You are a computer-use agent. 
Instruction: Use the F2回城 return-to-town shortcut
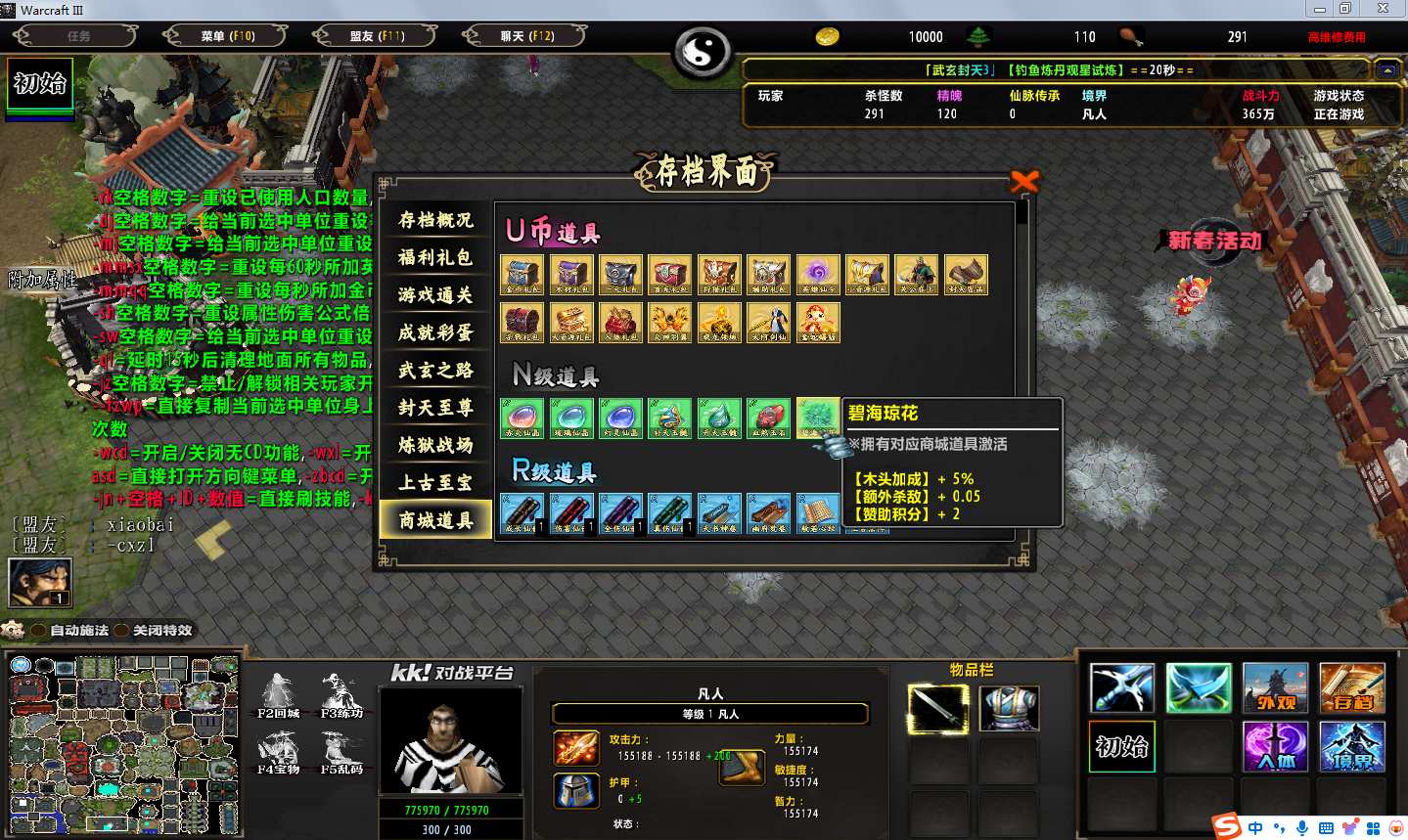(278, 696)
